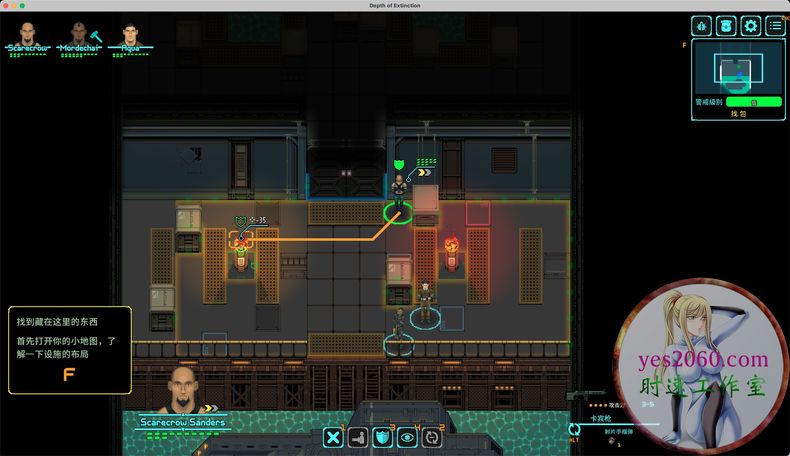
Task: Use the melee punch ability
Action: (358, 436)
